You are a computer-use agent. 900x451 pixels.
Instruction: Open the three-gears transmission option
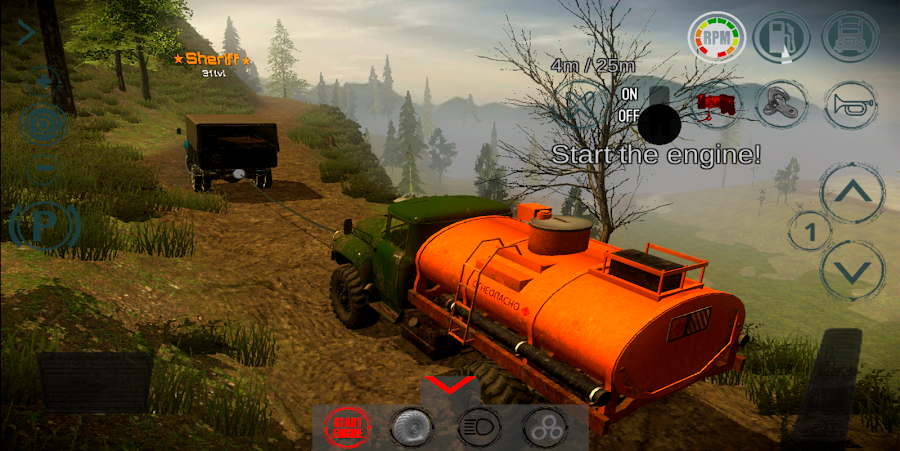tap(545, 427)
